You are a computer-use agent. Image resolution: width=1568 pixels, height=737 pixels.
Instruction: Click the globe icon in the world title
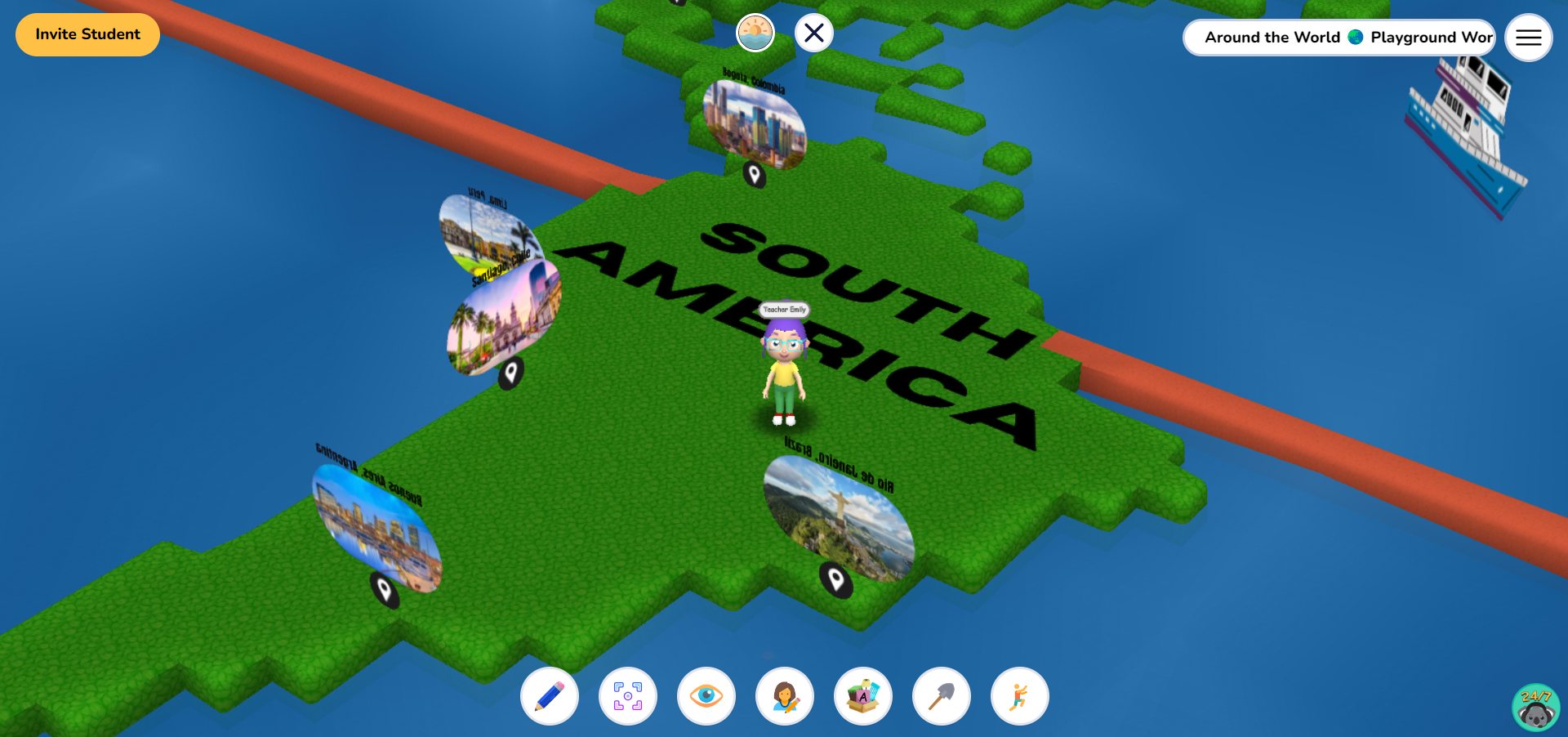1355,37
